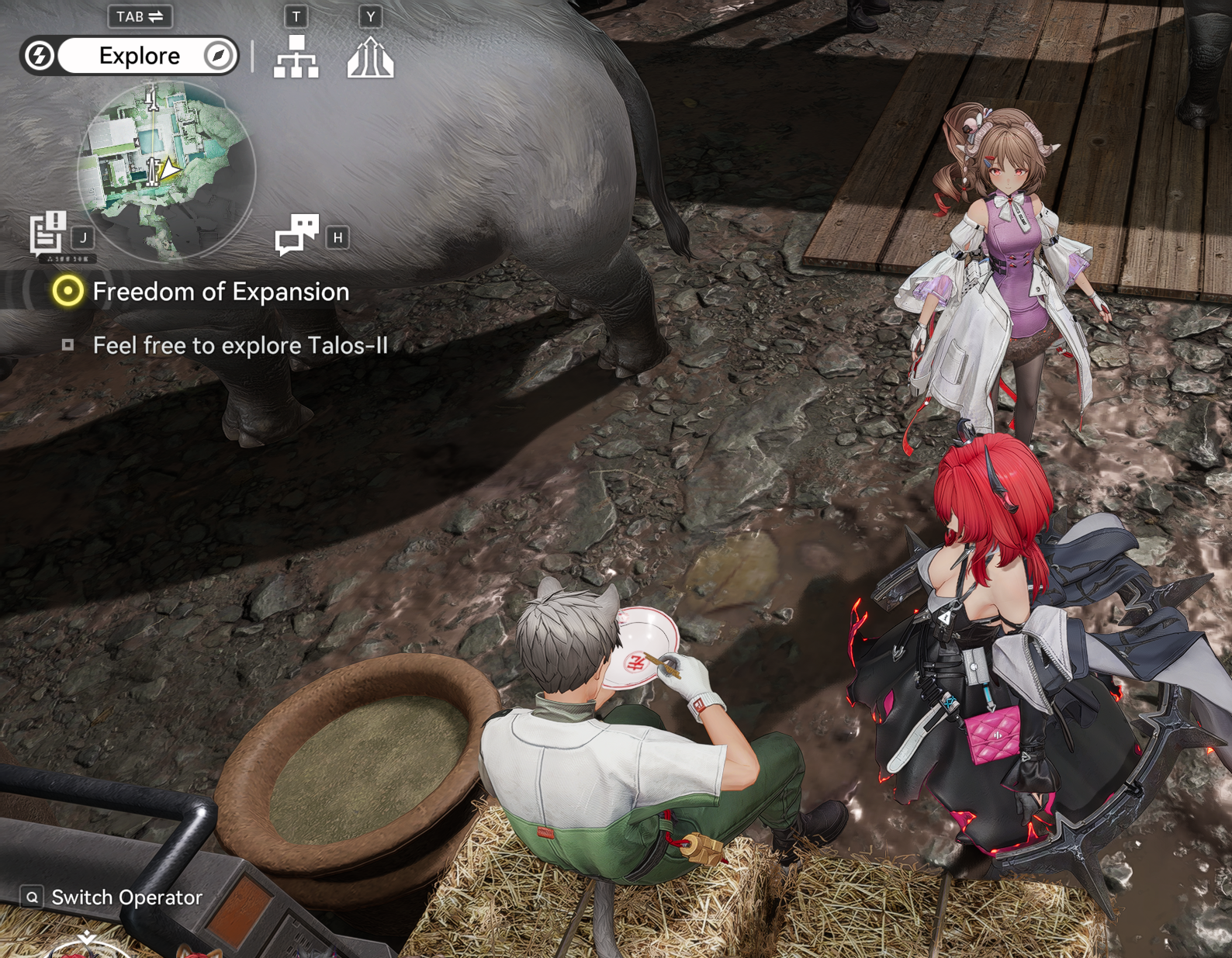
Task: Open the circular minimap
Action: (x=166, y=171)
